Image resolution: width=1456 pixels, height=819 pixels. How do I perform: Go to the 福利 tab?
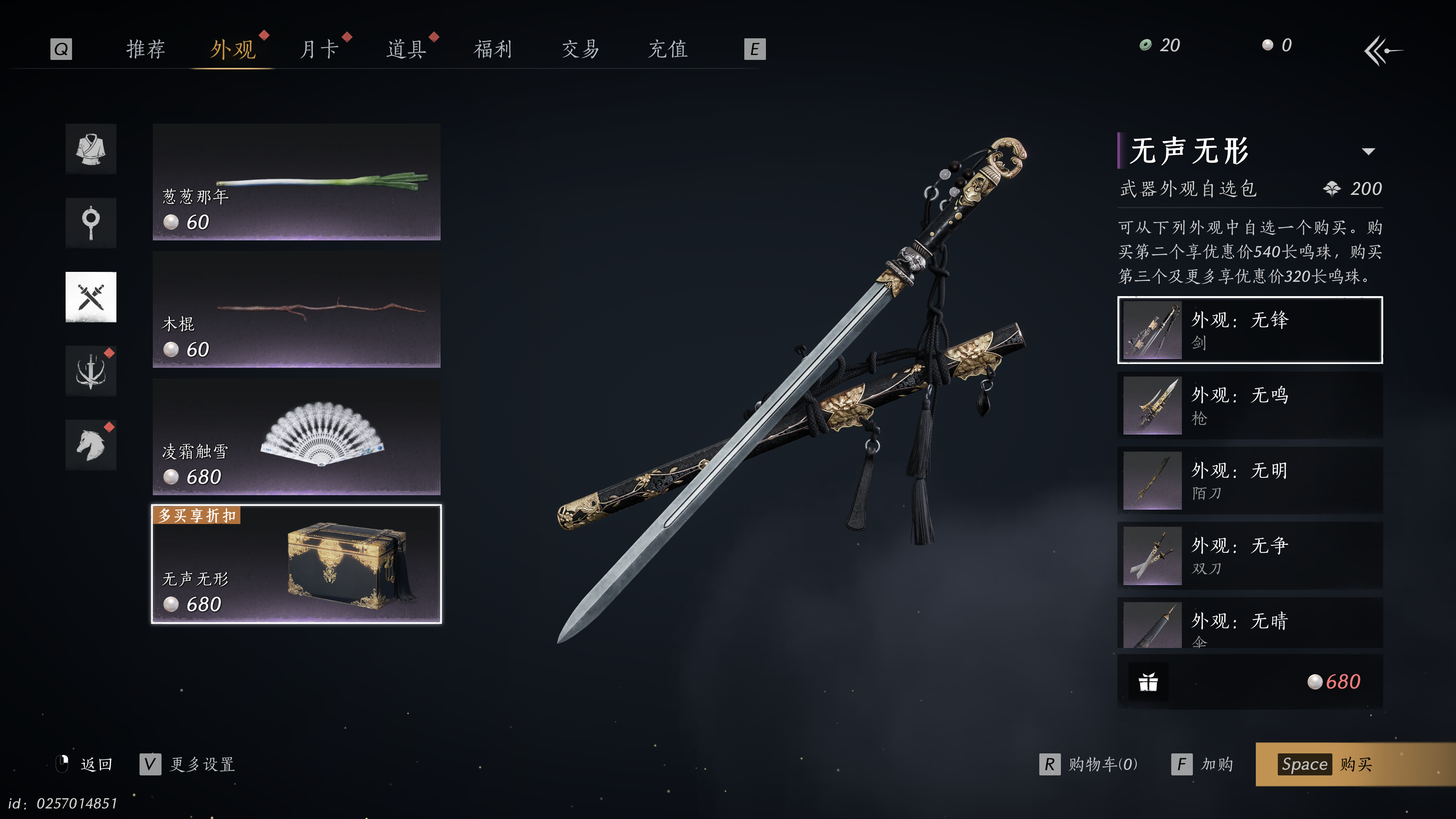click(493, 49)
